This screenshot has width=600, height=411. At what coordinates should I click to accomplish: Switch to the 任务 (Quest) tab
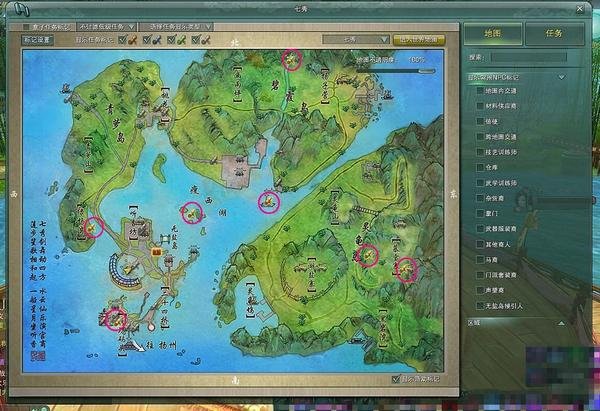click(553, 32)
